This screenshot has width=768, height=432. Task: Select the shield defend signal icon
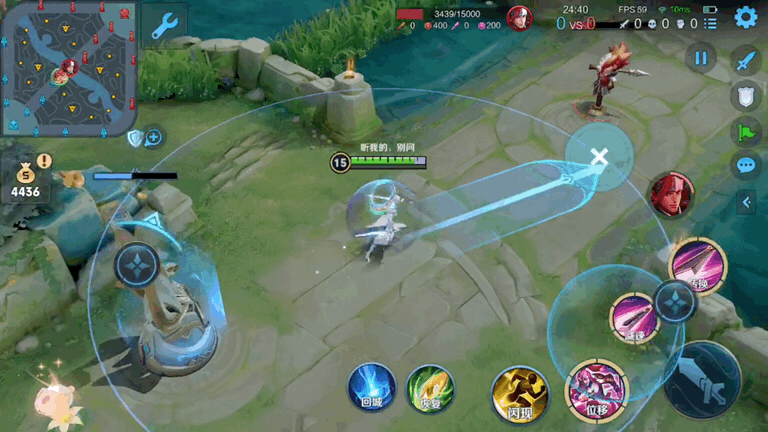click(x=745, y=96)
